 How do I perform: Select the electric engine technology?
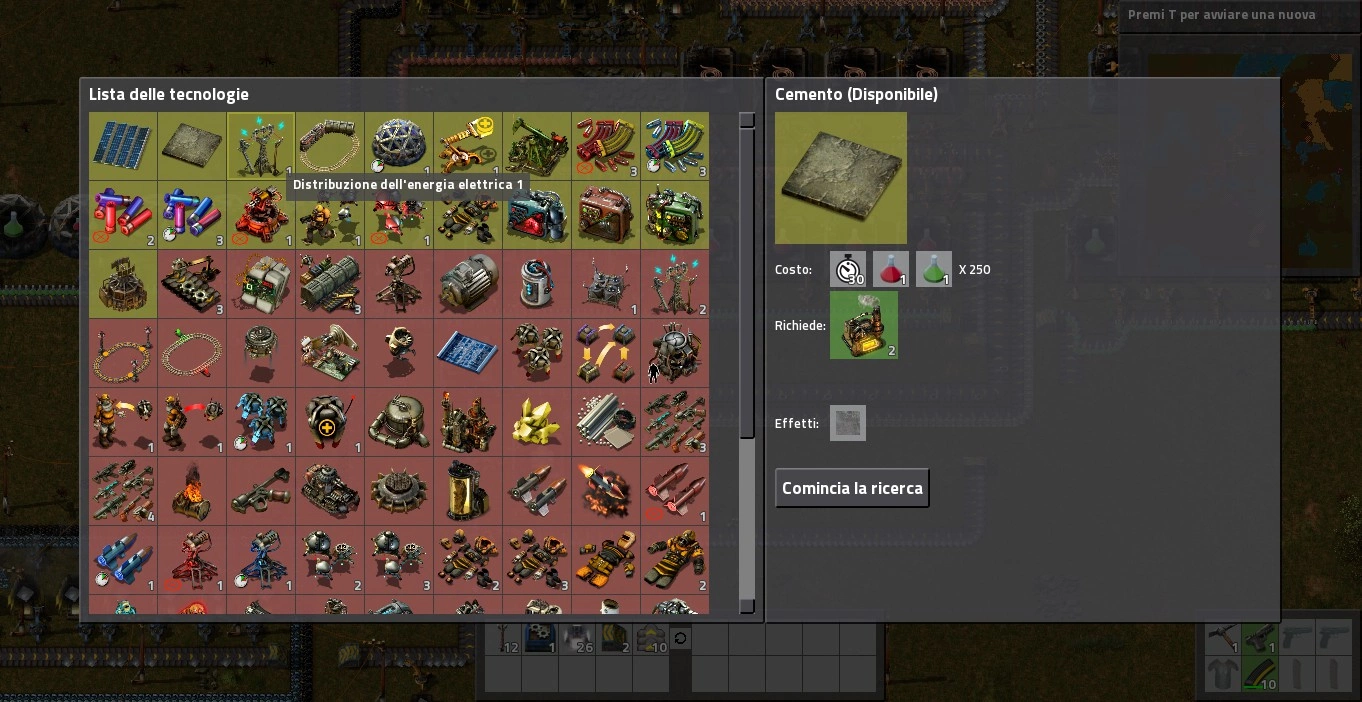point(468,284)
